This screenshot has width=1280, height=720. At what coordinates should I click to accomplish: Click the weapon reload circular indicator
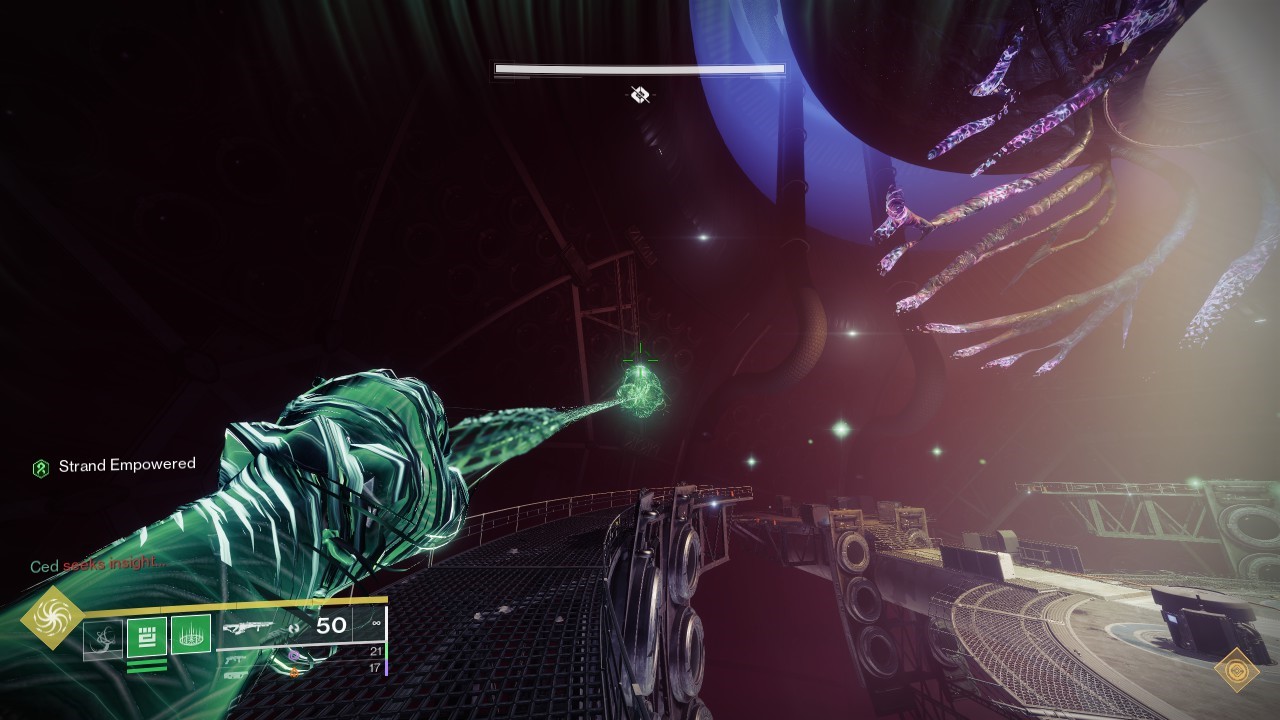click(294, 629)
